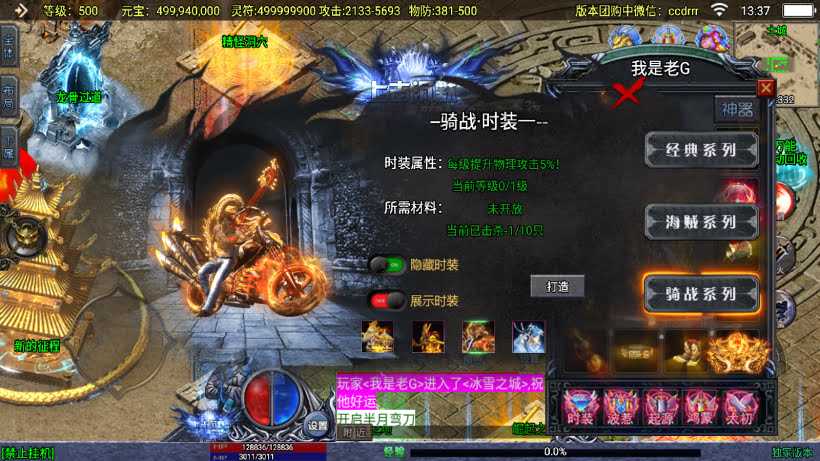Click the 禁止挂机 auto-battle status label
Image resolution: width=820 pixels, height=461 pixels.
click(28, 453)
